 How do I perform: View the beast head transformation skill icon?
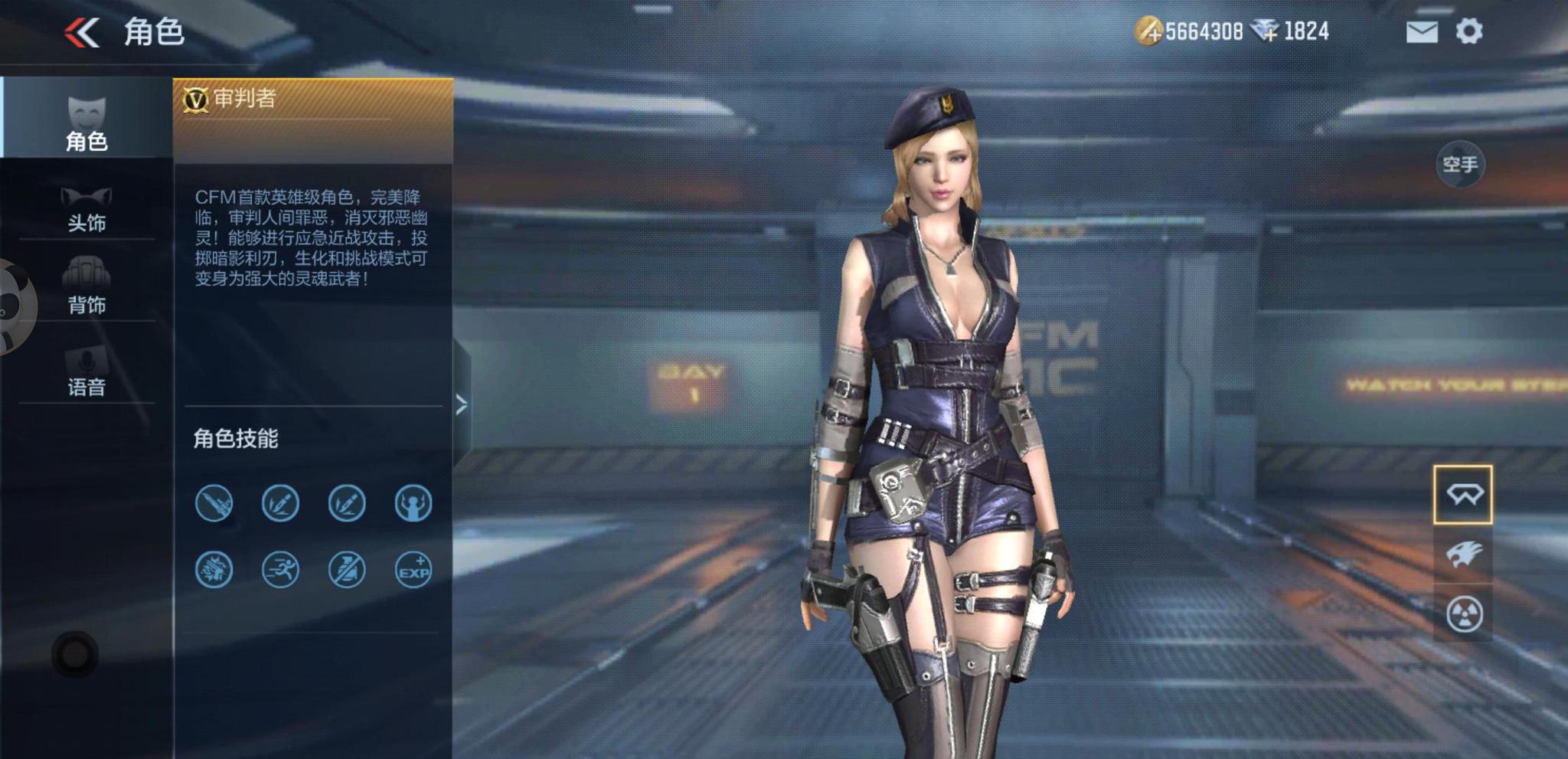tap(214, 570)
